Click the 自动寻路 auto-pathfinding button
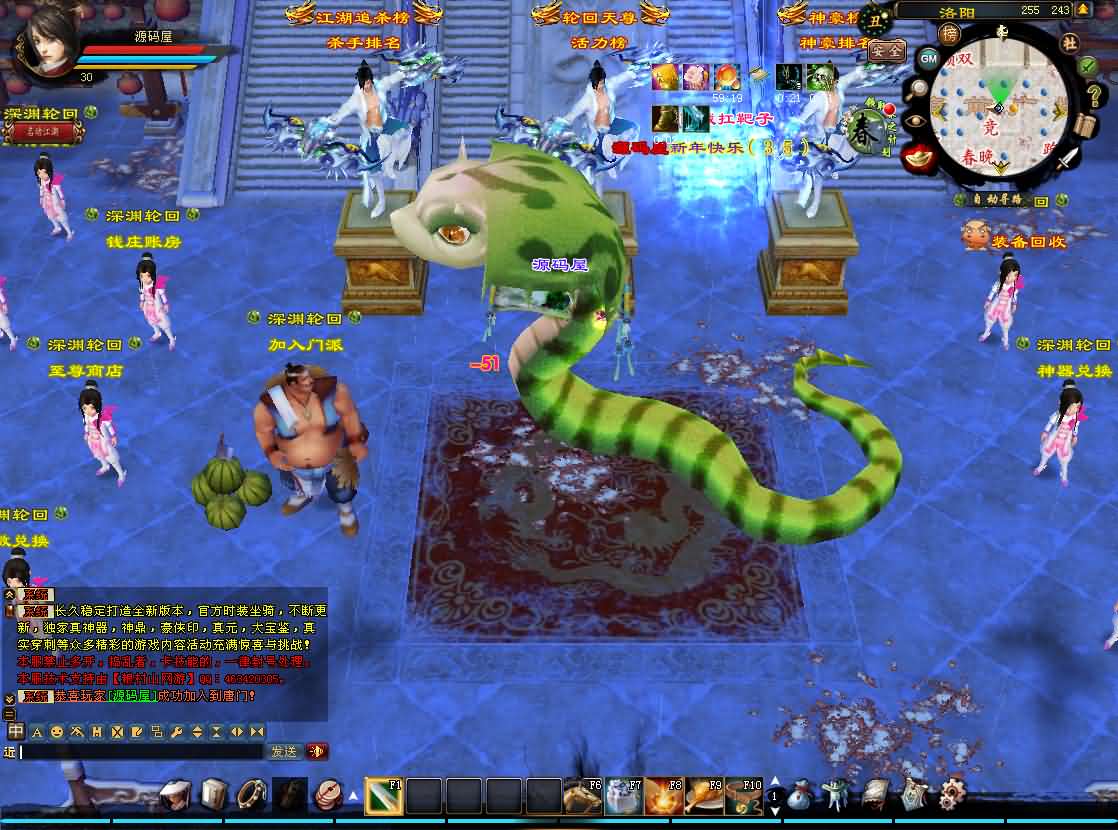1118x830 pixels. click(x=997, y=199)
